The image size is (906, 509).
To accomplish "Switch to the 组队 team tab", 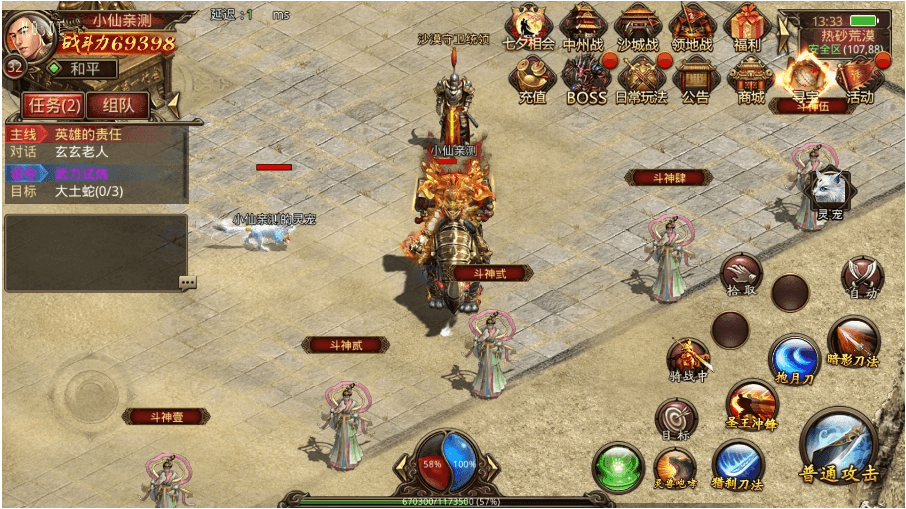I will click(x=117, y=105).
